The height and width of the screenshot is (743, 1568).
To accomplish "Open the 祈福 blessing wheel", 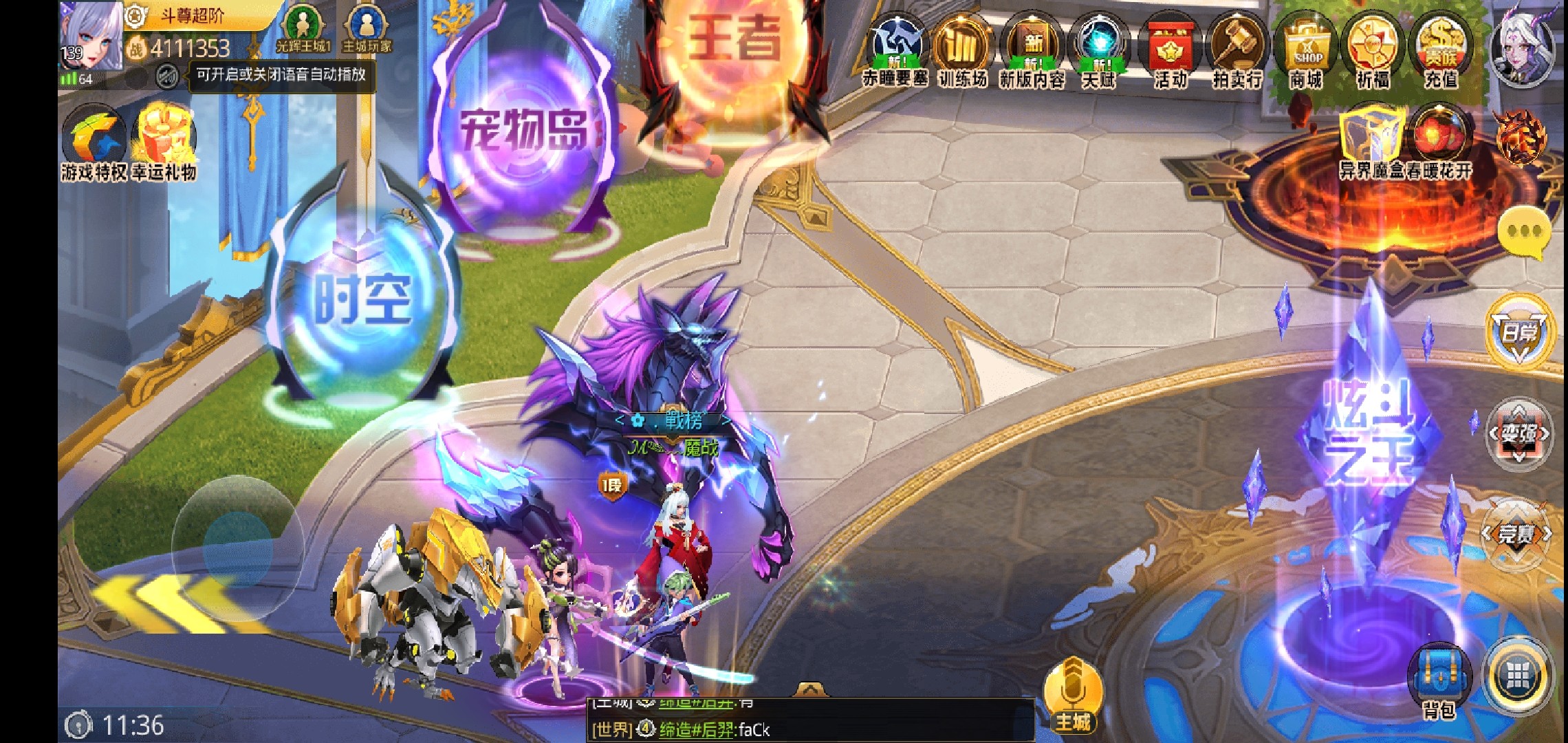I will coord(1373,52).
